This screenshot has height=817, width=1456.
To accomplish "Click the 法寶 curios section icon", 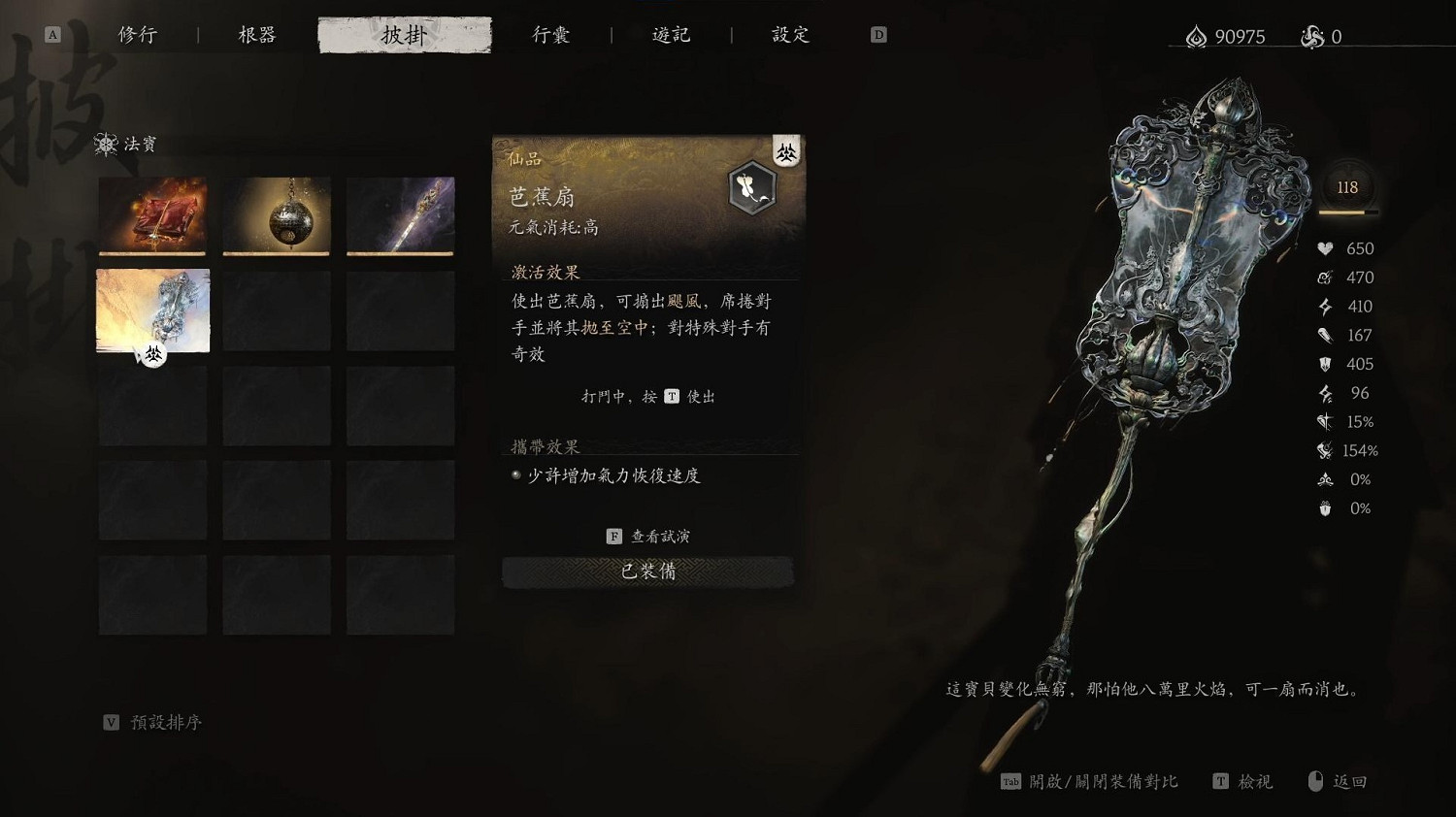I will pyautogui.click(x=107, y=144).
